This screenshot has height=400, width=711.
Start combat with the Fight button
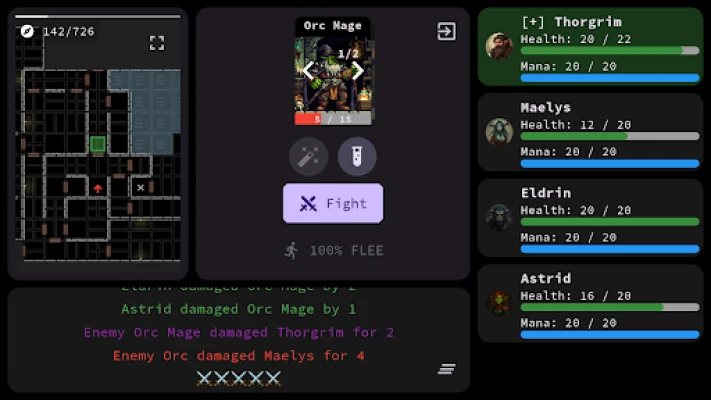pyautogui.click(x=333, y=203)
